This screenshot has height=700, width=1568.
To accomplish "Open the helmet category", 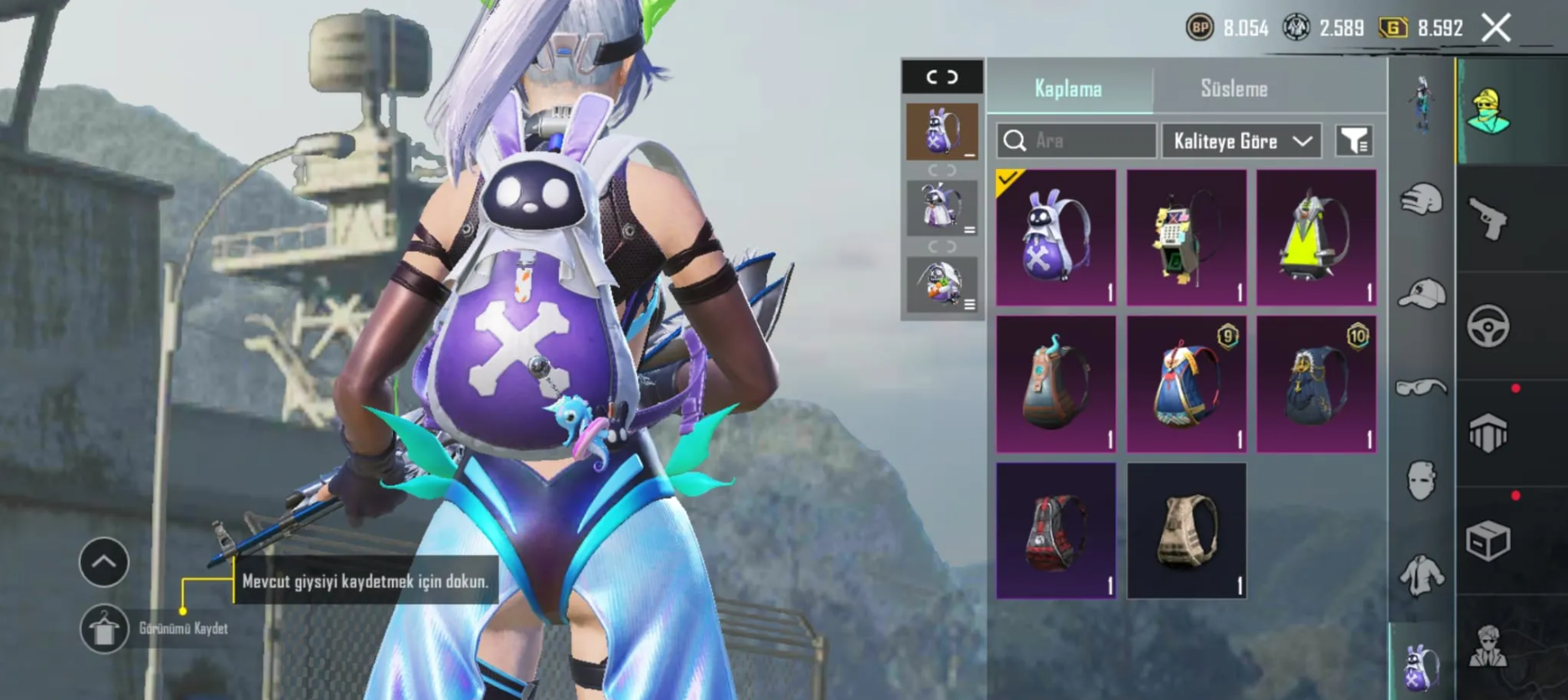I will [1421, 201].
